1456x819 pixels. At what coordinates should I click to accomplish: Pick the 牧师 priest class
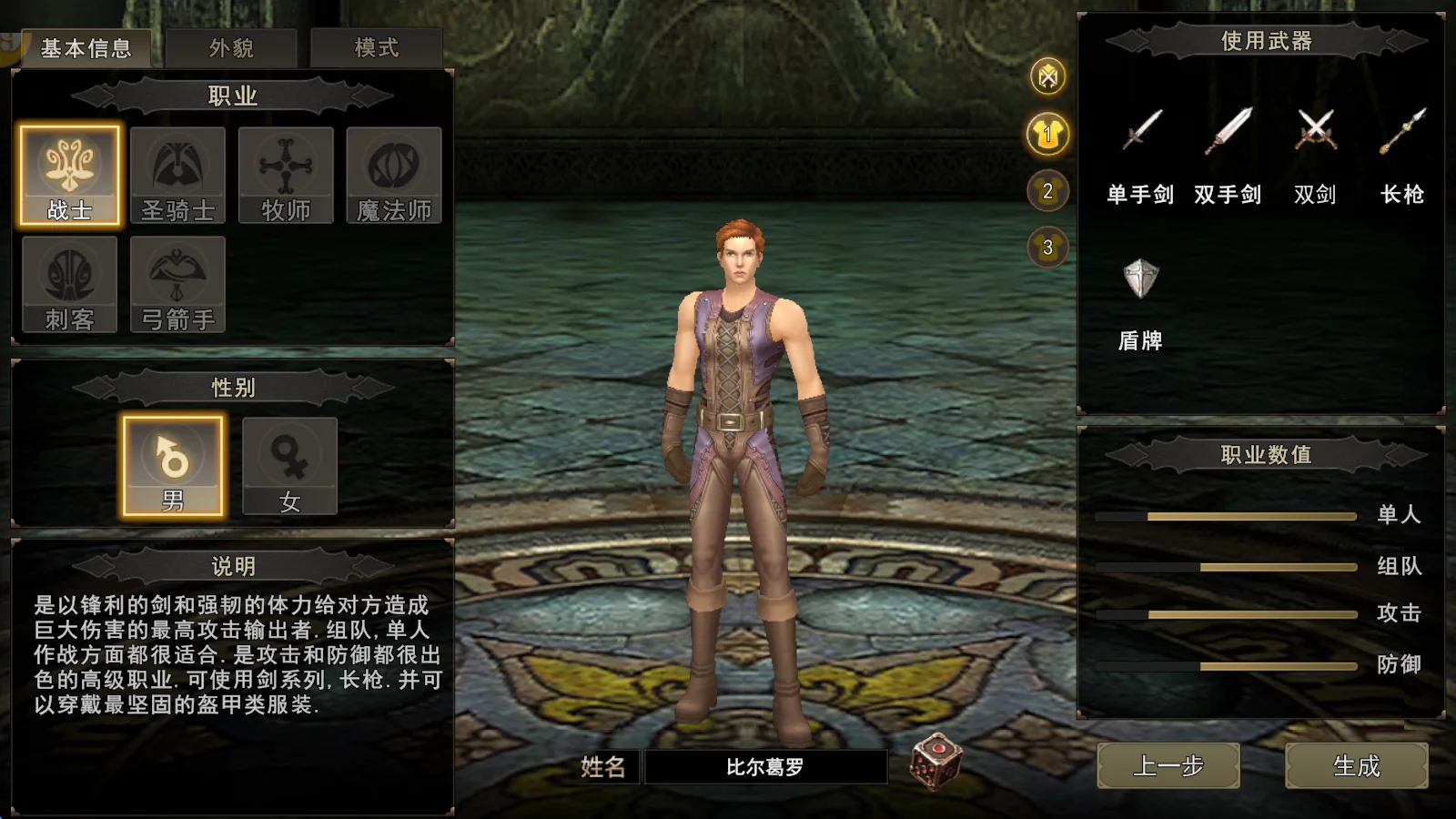pyautogui.click(x=286, y=176)
